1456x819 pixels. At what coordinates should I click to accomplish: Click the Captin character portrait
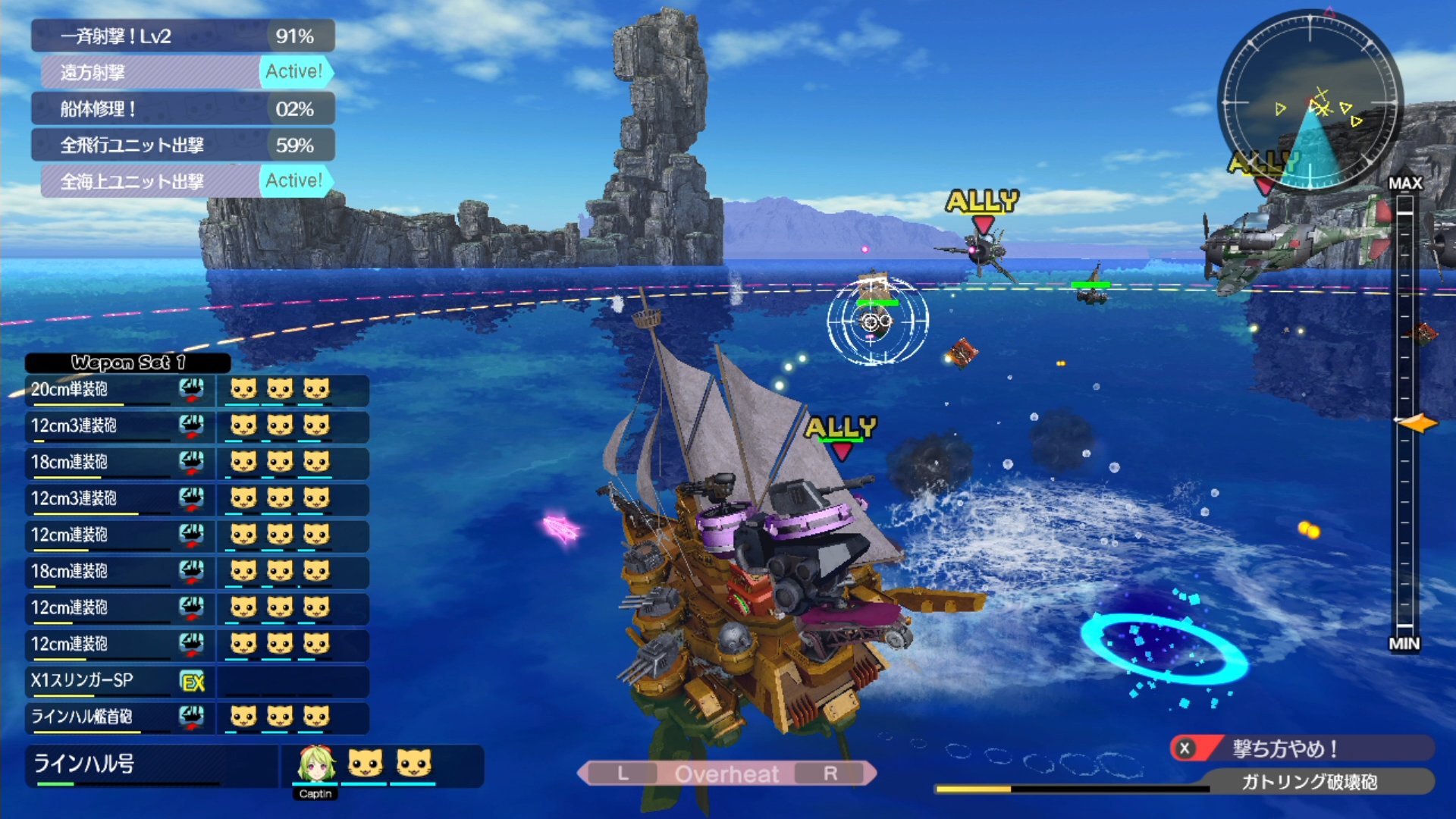click(315, 766)
